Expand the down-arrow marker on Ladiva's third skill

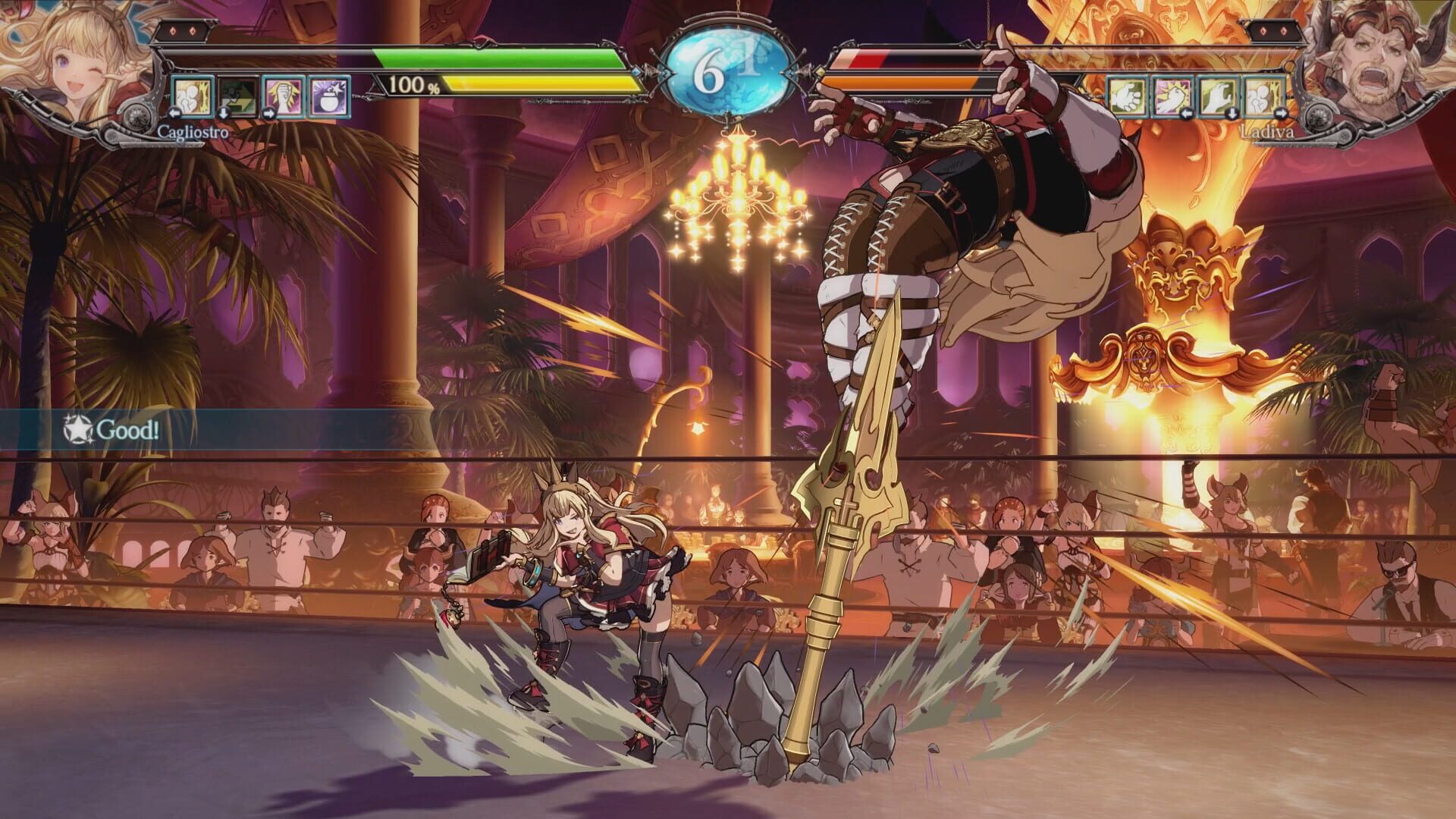(x=1232, y=115)
